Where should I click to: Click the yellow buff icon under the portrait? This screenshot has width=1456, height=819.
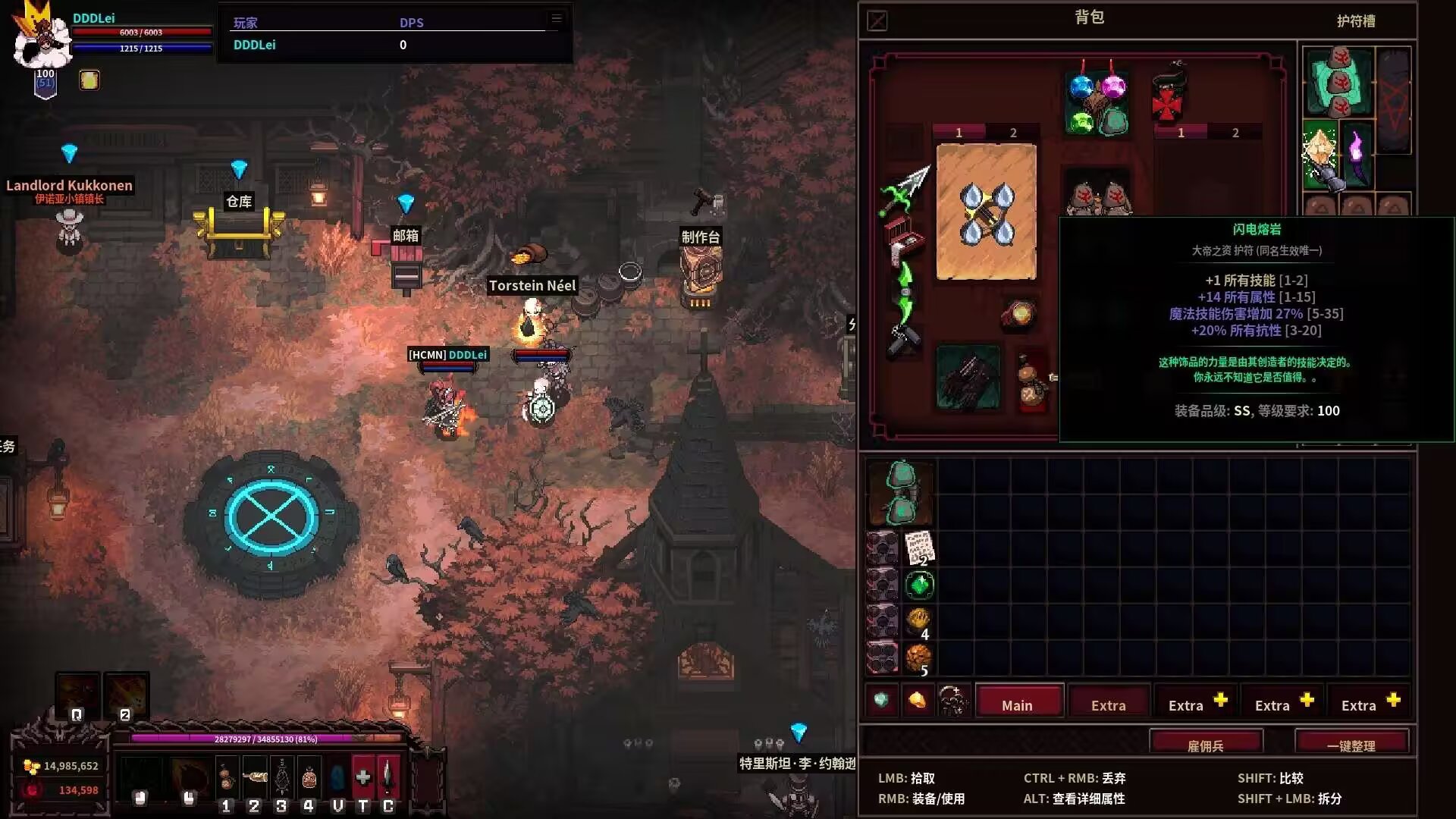89,80
